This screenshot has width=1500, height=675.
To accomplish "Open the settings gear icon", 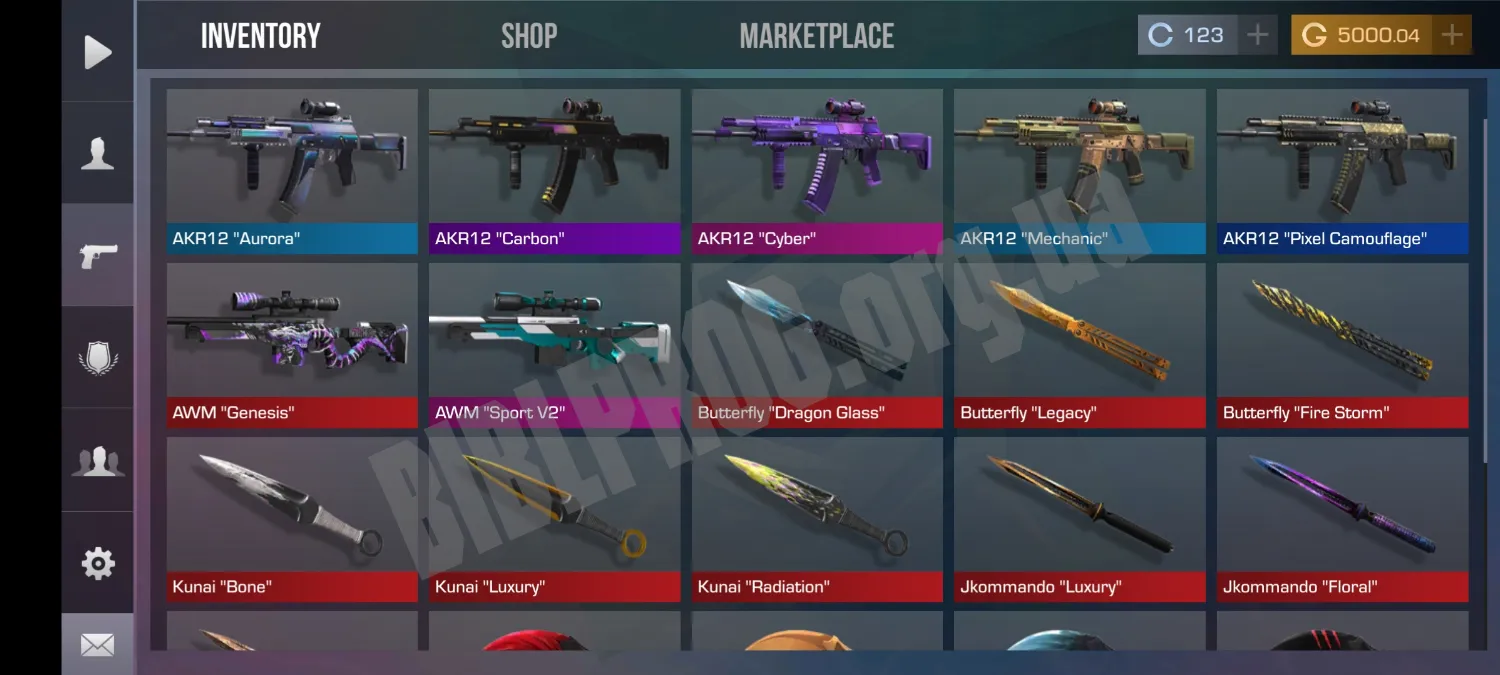I will [97, 563].
